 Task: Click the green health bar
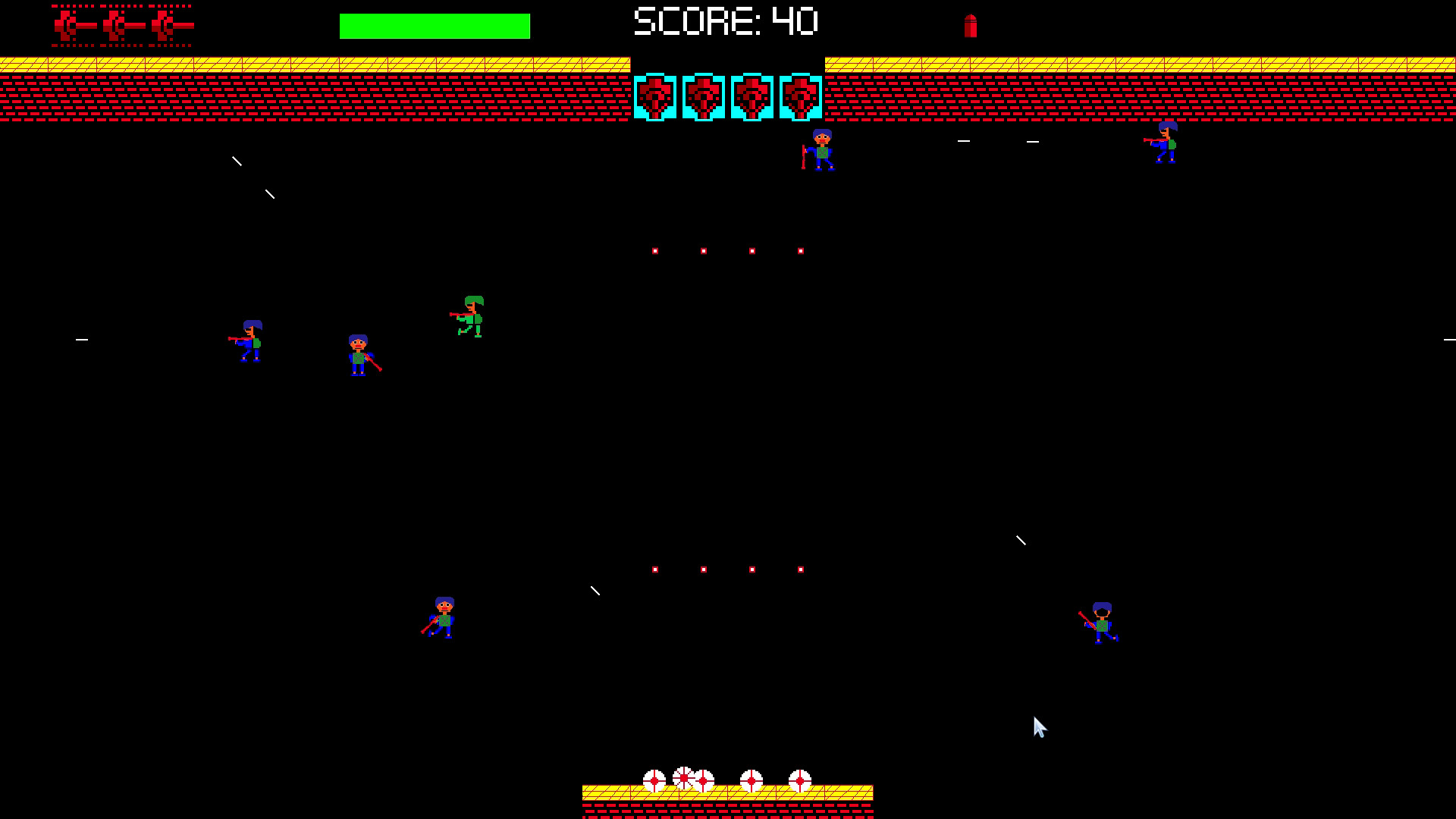[435, 24]
